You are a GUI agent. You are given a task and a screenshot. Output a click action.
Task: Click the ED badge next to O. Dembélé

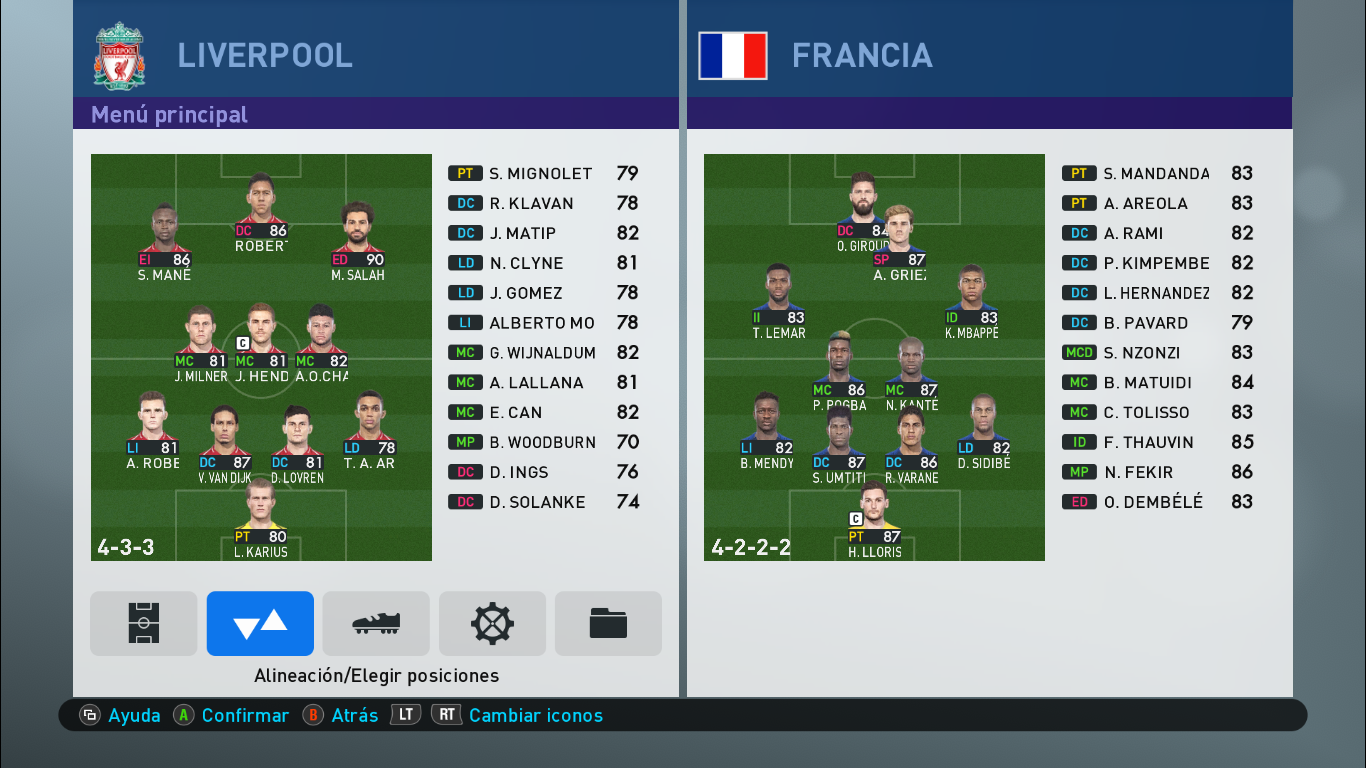[1079, 502]
